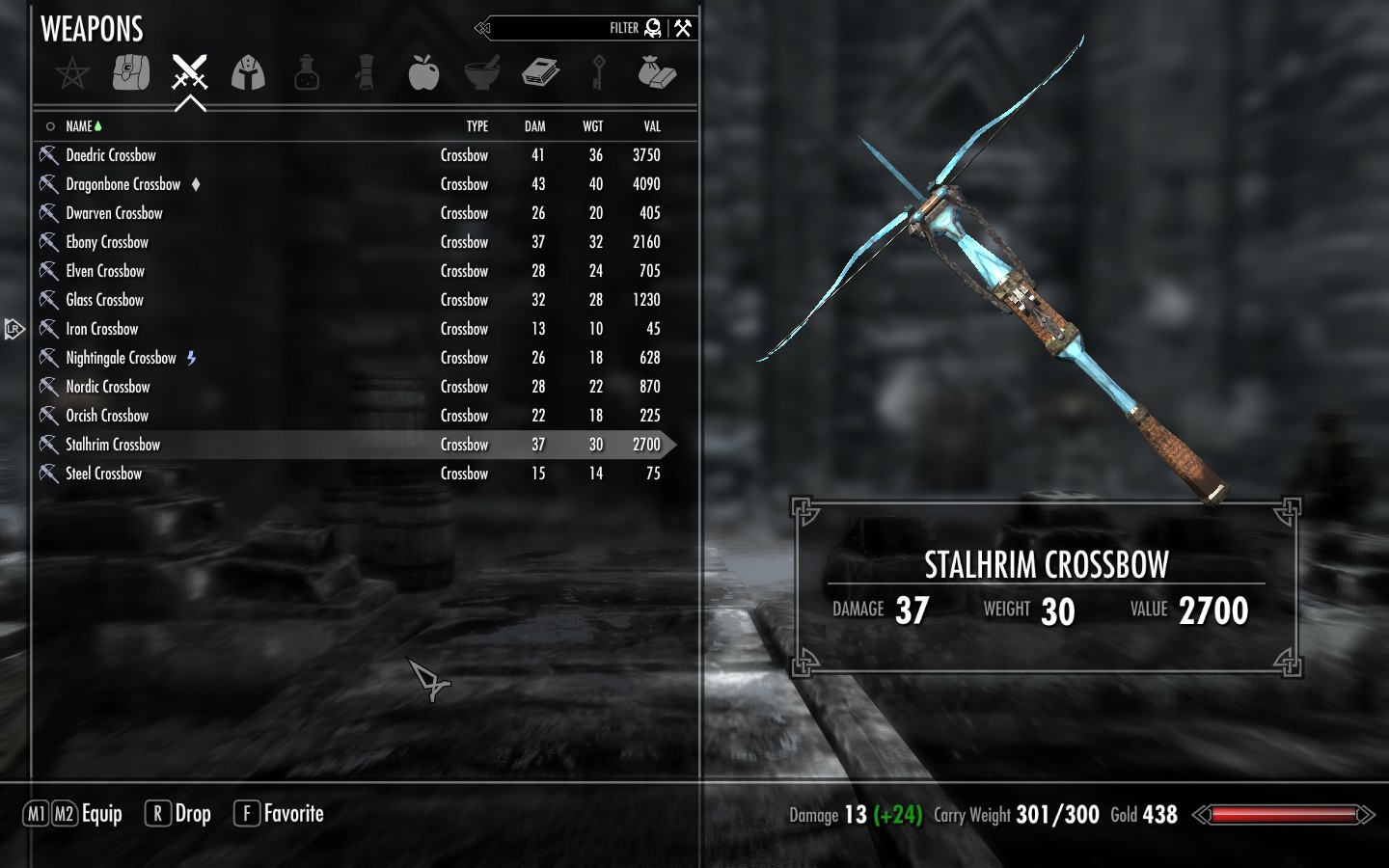Select the Nightingale Crossbow item
This screenshot has width=1389, height=868.
(121, 358)
